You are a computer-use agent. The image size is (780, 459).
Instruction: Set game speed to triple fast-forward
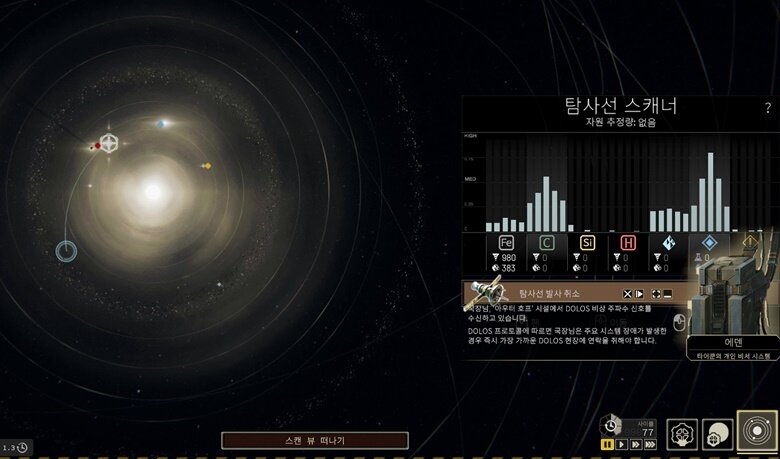tap(652, 443)
